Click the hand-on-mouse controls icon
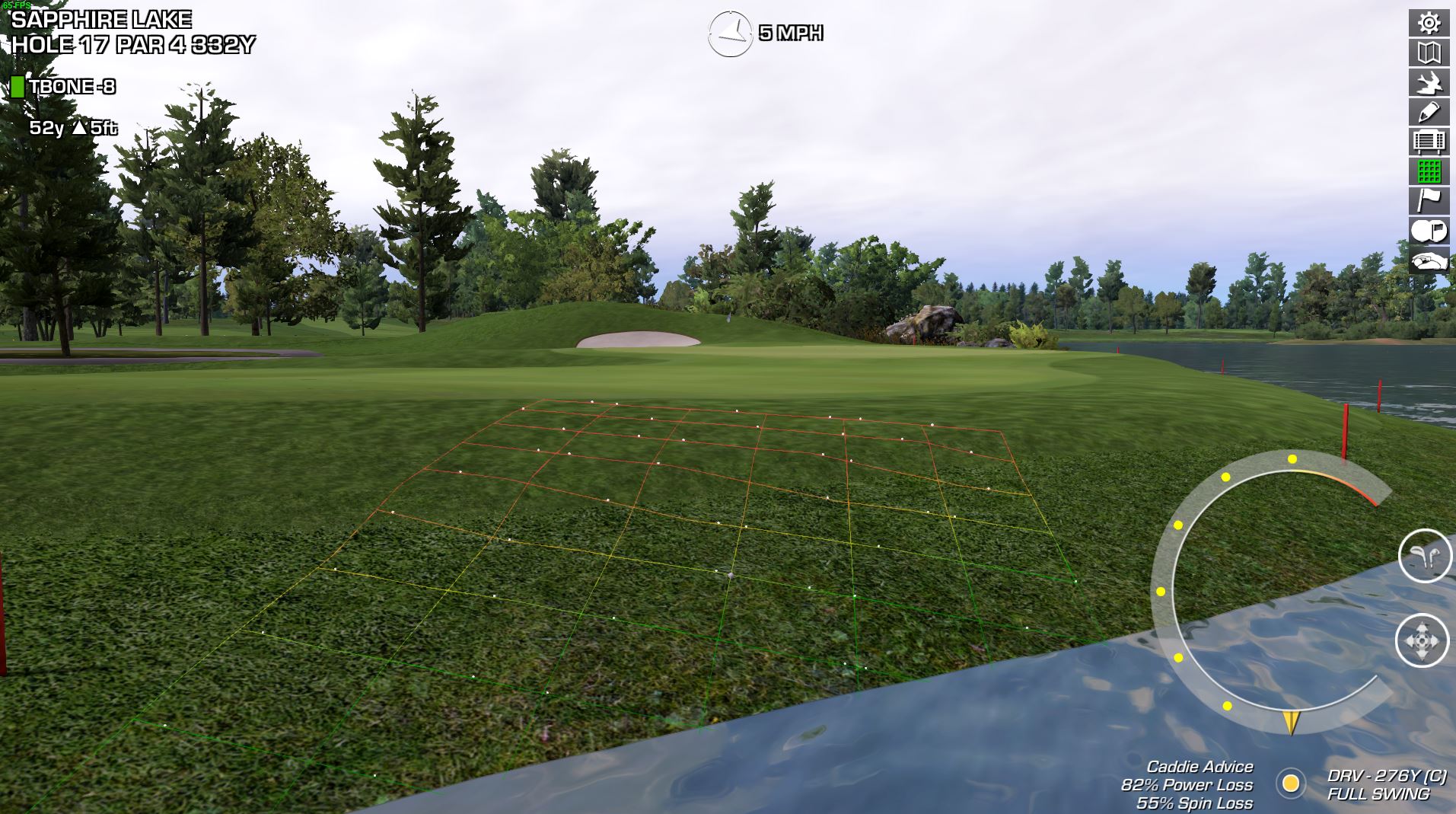 pos(1429,261)
